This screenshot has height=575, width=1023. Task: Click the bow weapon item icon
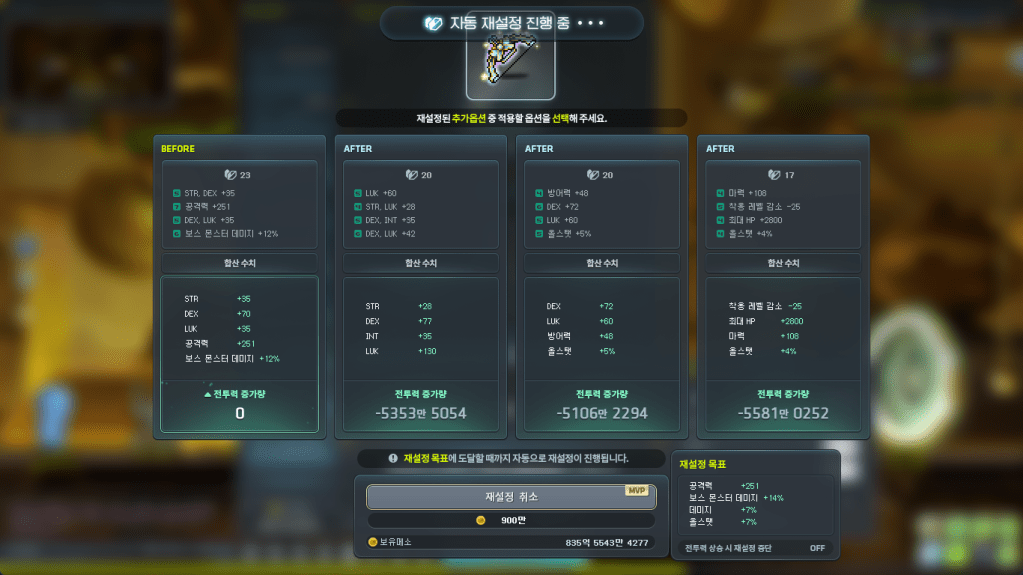click(510, 65)
